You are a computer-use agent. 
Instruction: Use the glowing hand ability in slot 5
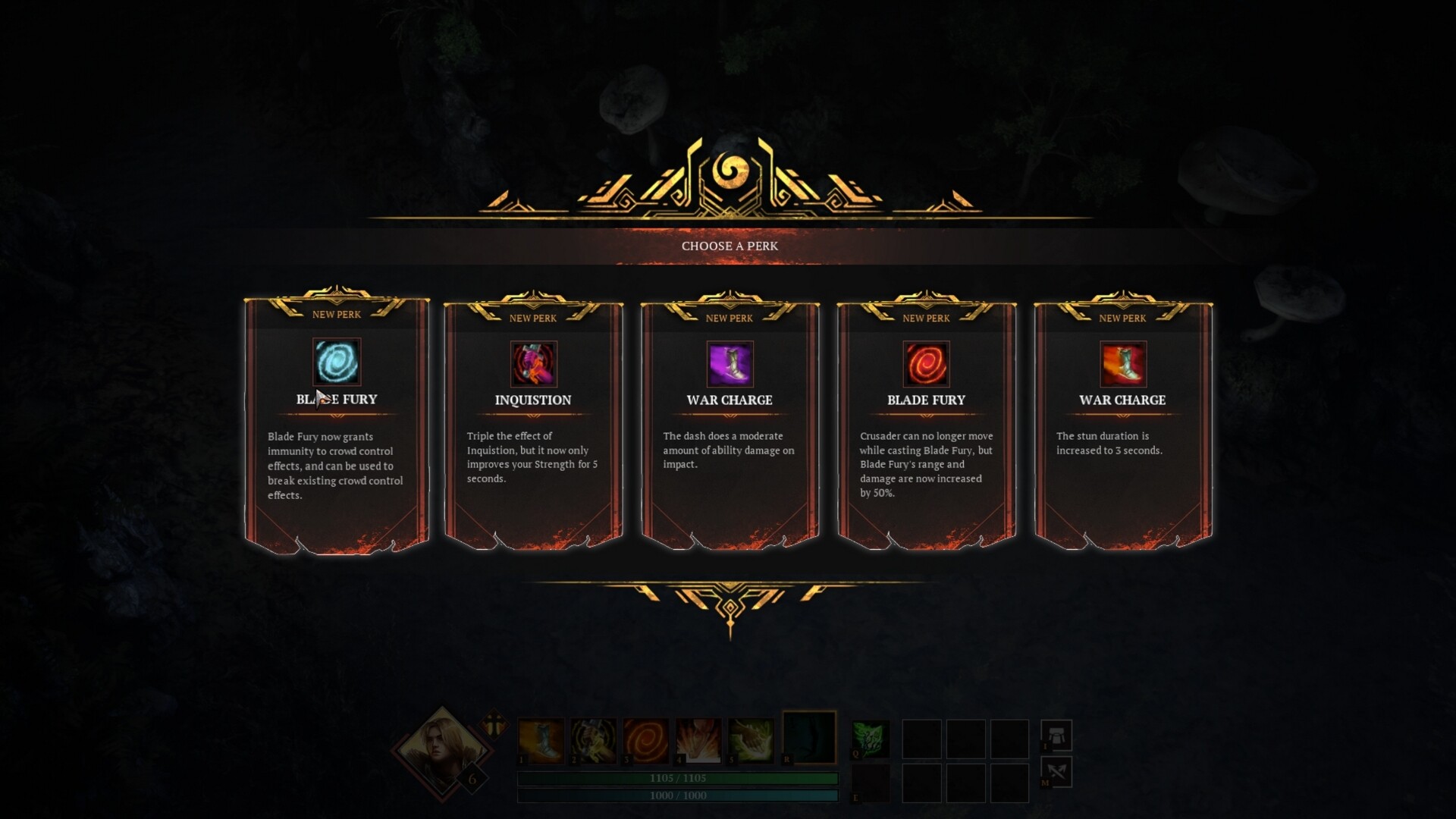[x=751, y=740]
